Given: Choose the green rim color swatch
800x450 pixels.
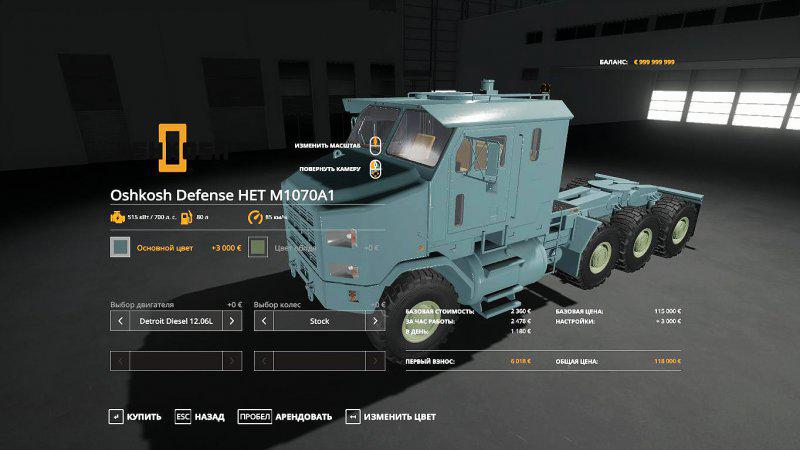Looking at the screenshot, I should click(x=258, y=247).
